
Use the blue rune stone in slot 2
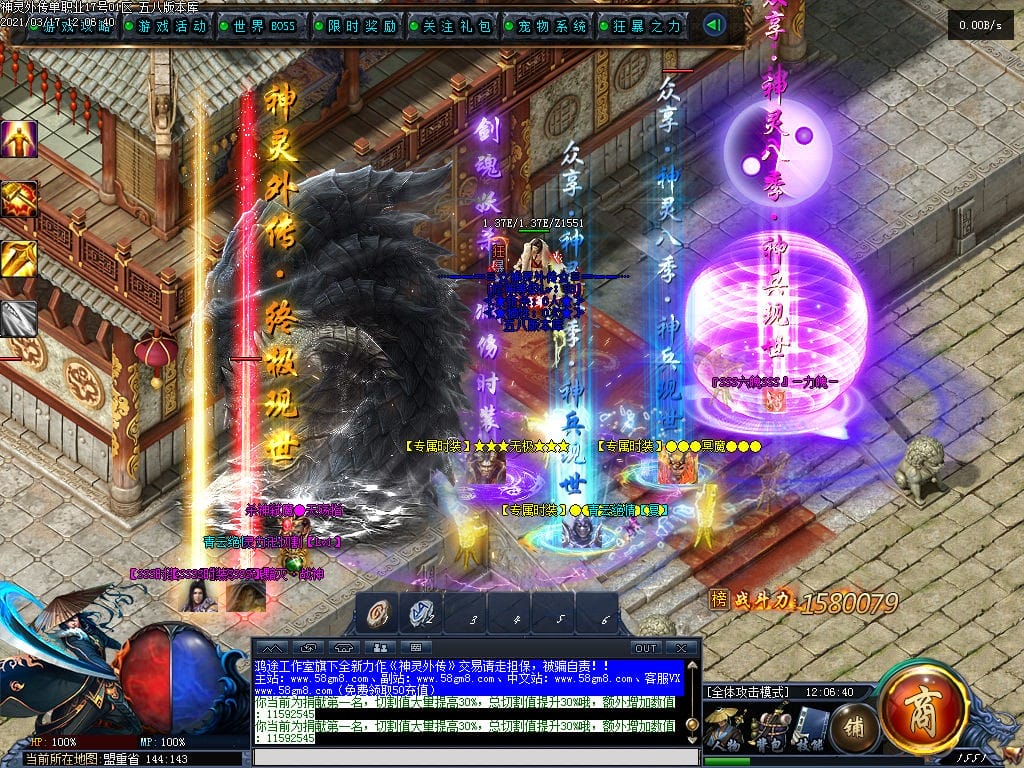[x=421, y=613]
